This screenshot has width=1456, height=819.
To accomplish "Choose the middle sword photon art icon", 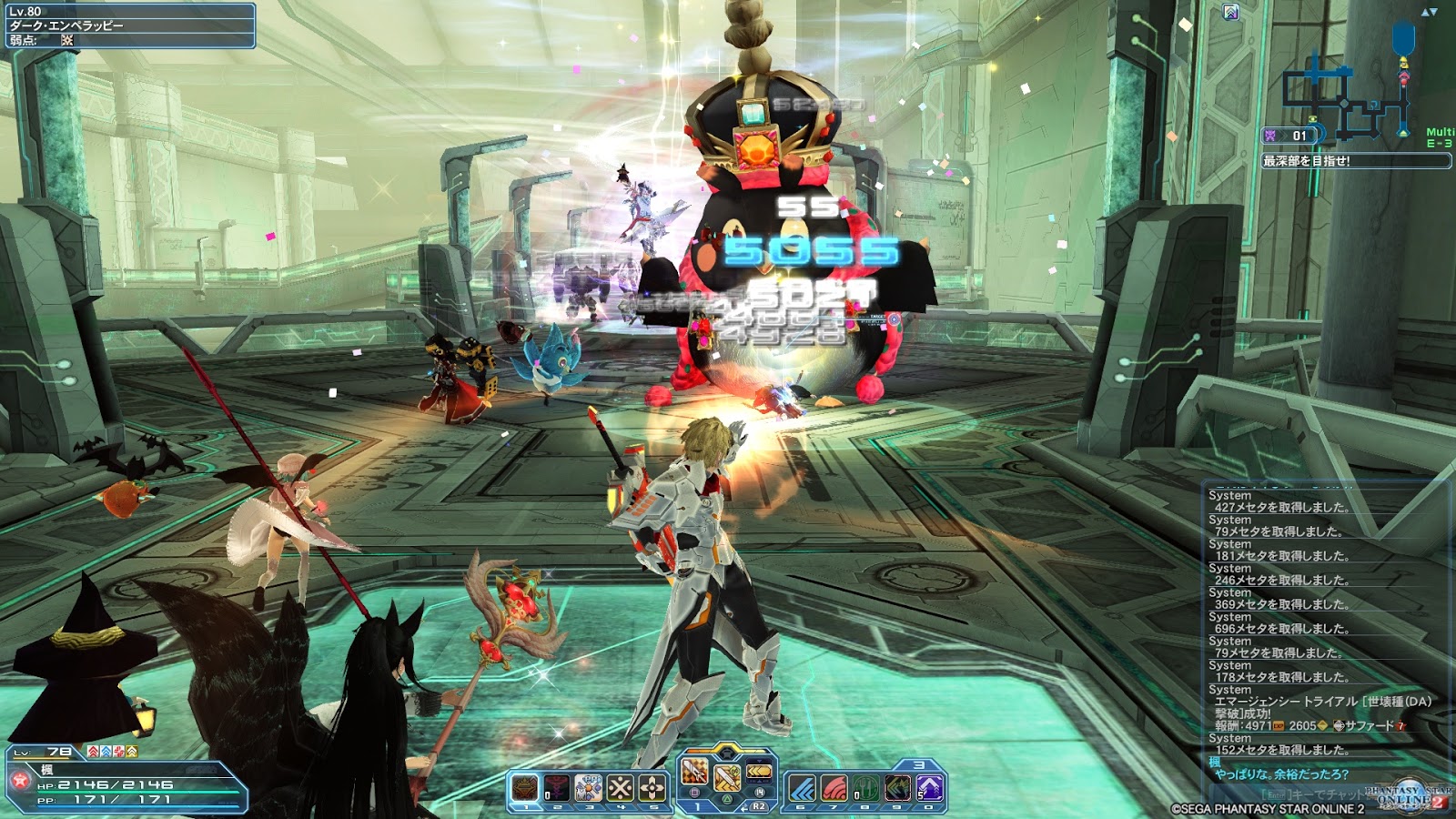I will click(x=727, y=778).
